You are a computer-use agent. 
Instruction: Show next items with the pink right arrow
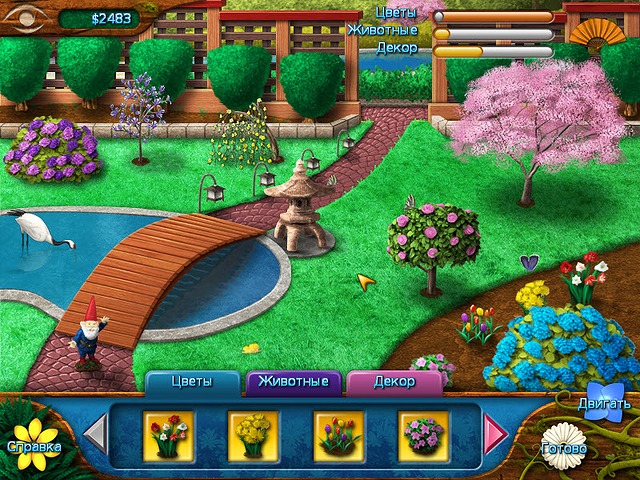[495, 434]
